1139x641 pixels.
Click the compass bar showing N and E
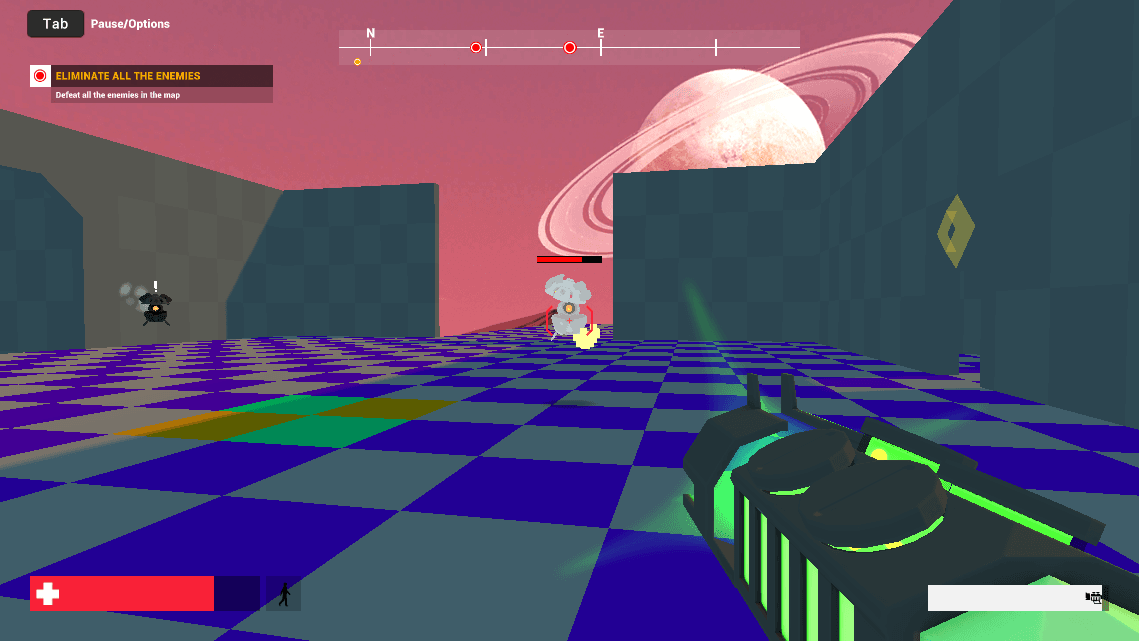coord(569,47)
